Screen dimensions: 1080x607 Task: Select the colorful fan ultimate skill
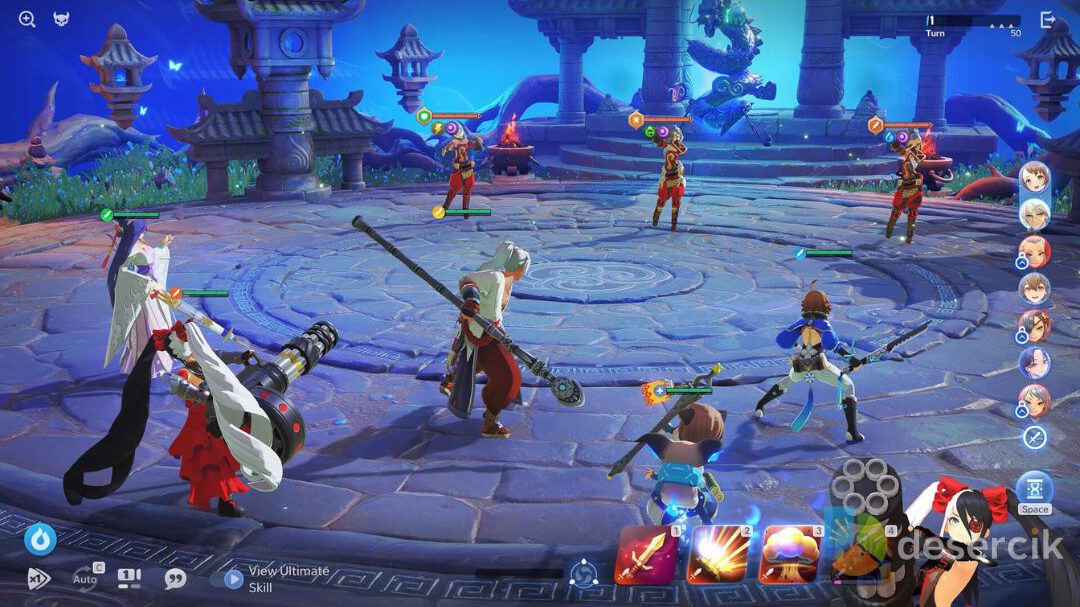(x=857, y=553)
